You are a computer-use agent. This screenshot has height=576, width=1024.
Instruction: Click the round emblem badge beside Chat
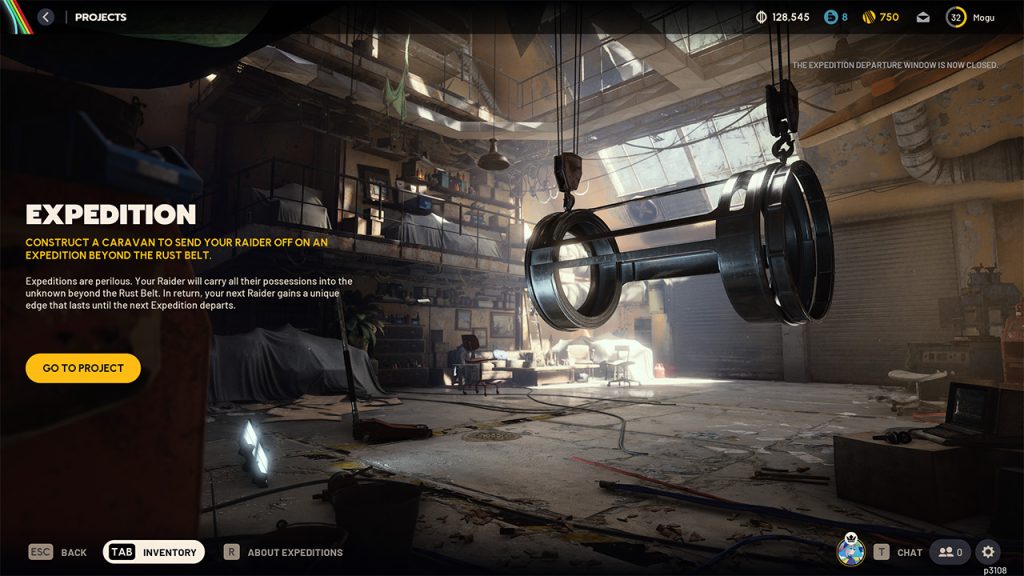coord(851,551)
